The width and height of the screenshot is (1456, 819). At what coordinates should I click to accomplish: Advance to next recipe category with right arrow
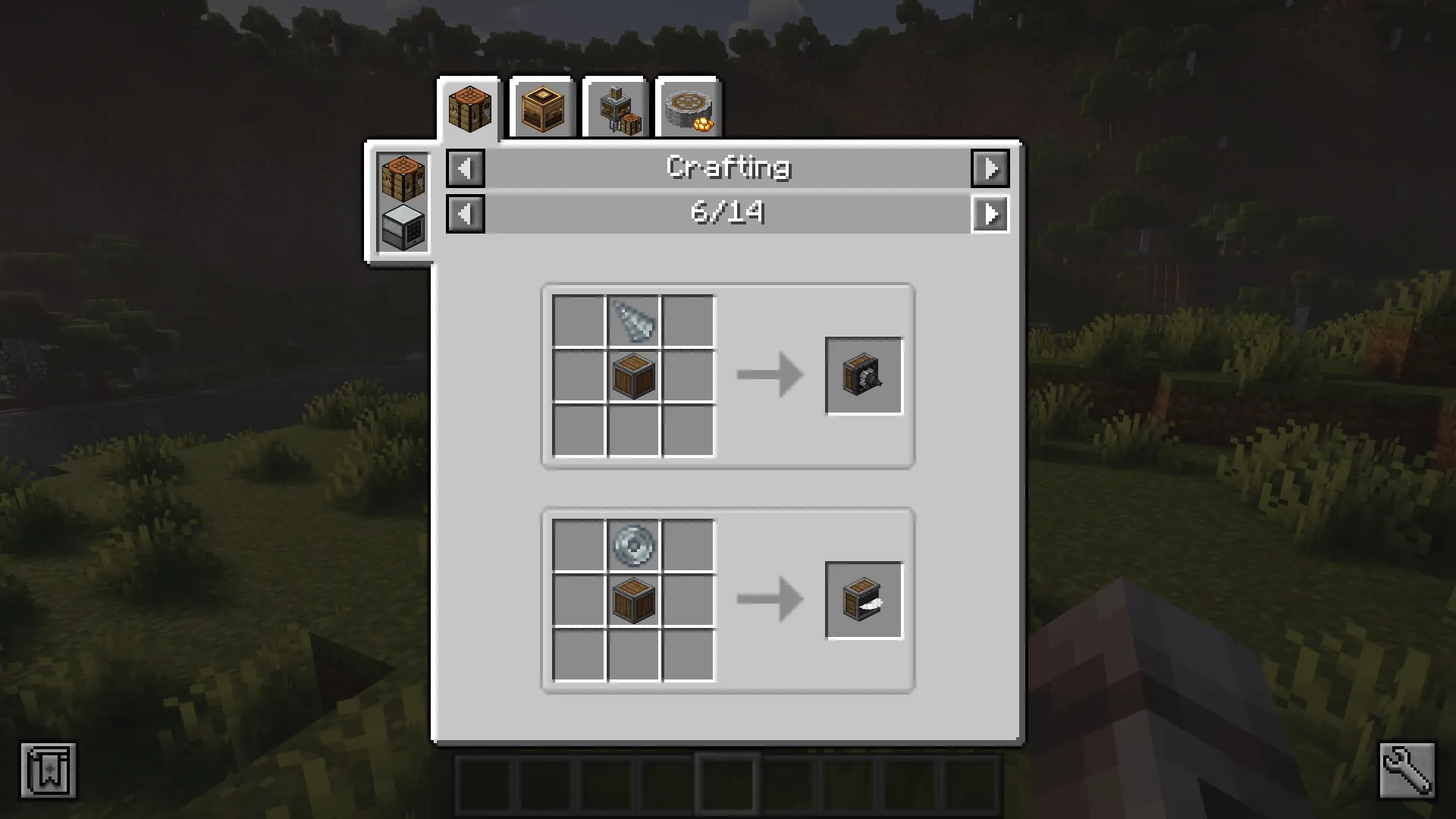point(990,168)
